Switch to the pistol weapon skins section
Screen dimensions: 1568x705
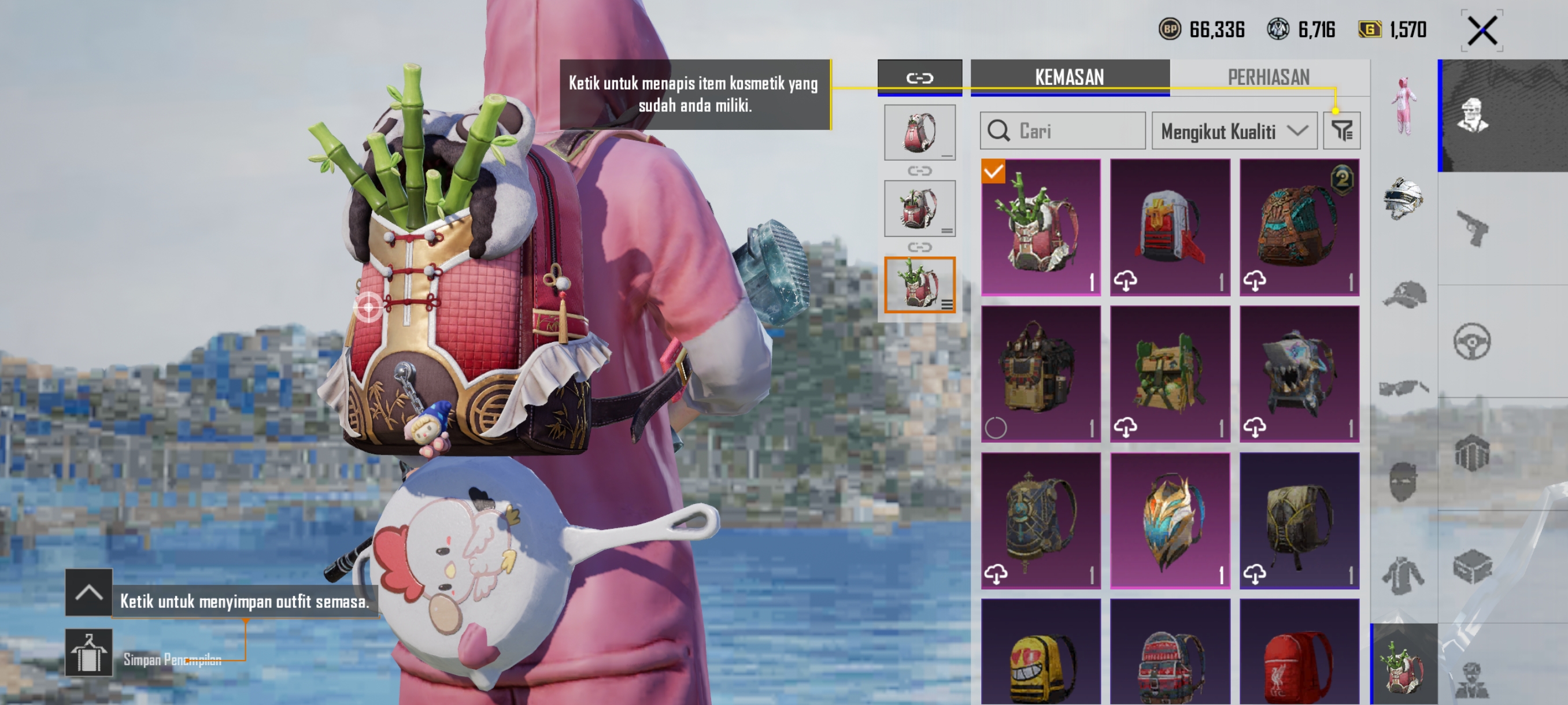(x=1472, y=228)
